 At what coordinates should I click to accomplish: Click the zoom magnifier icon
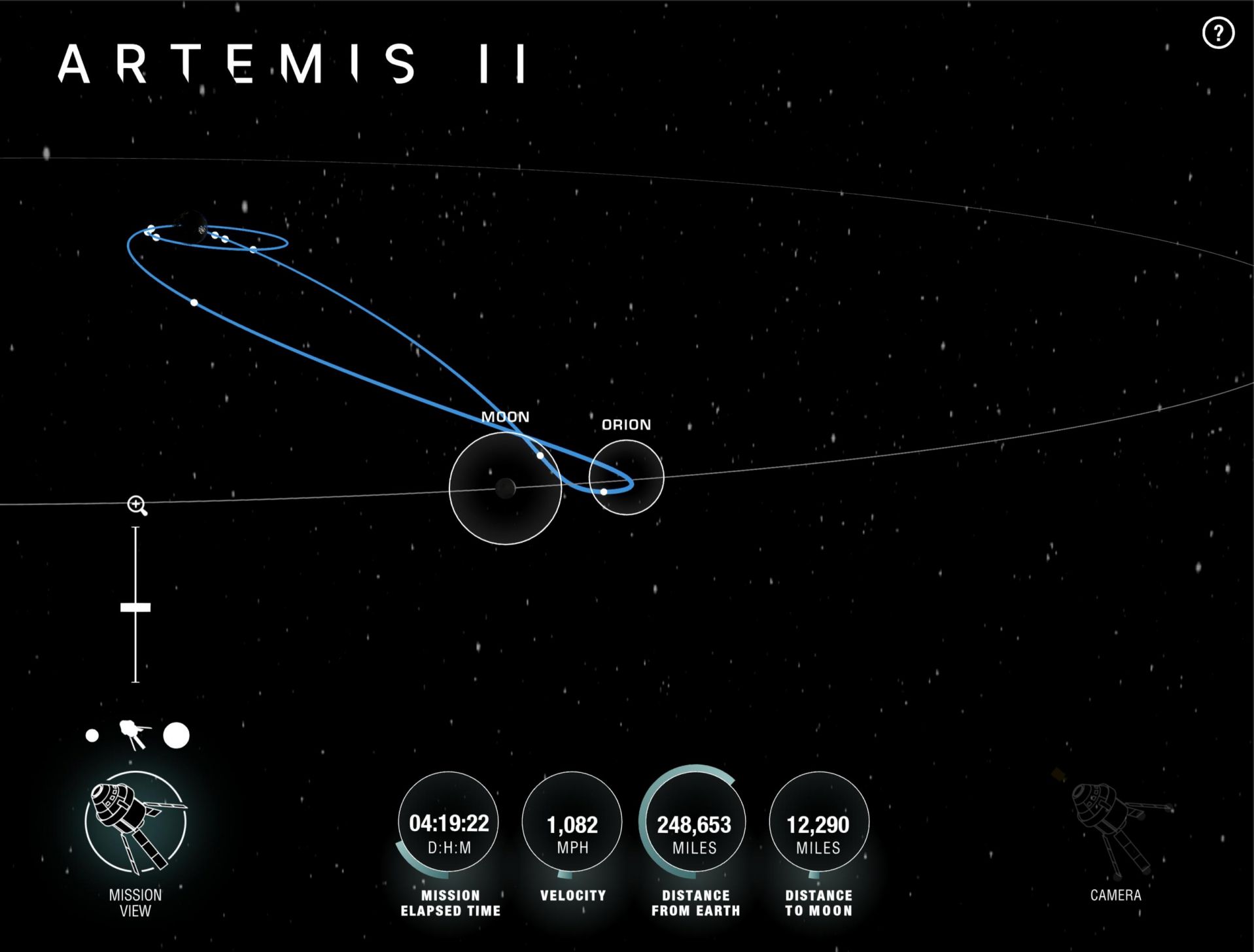(137, 505)
